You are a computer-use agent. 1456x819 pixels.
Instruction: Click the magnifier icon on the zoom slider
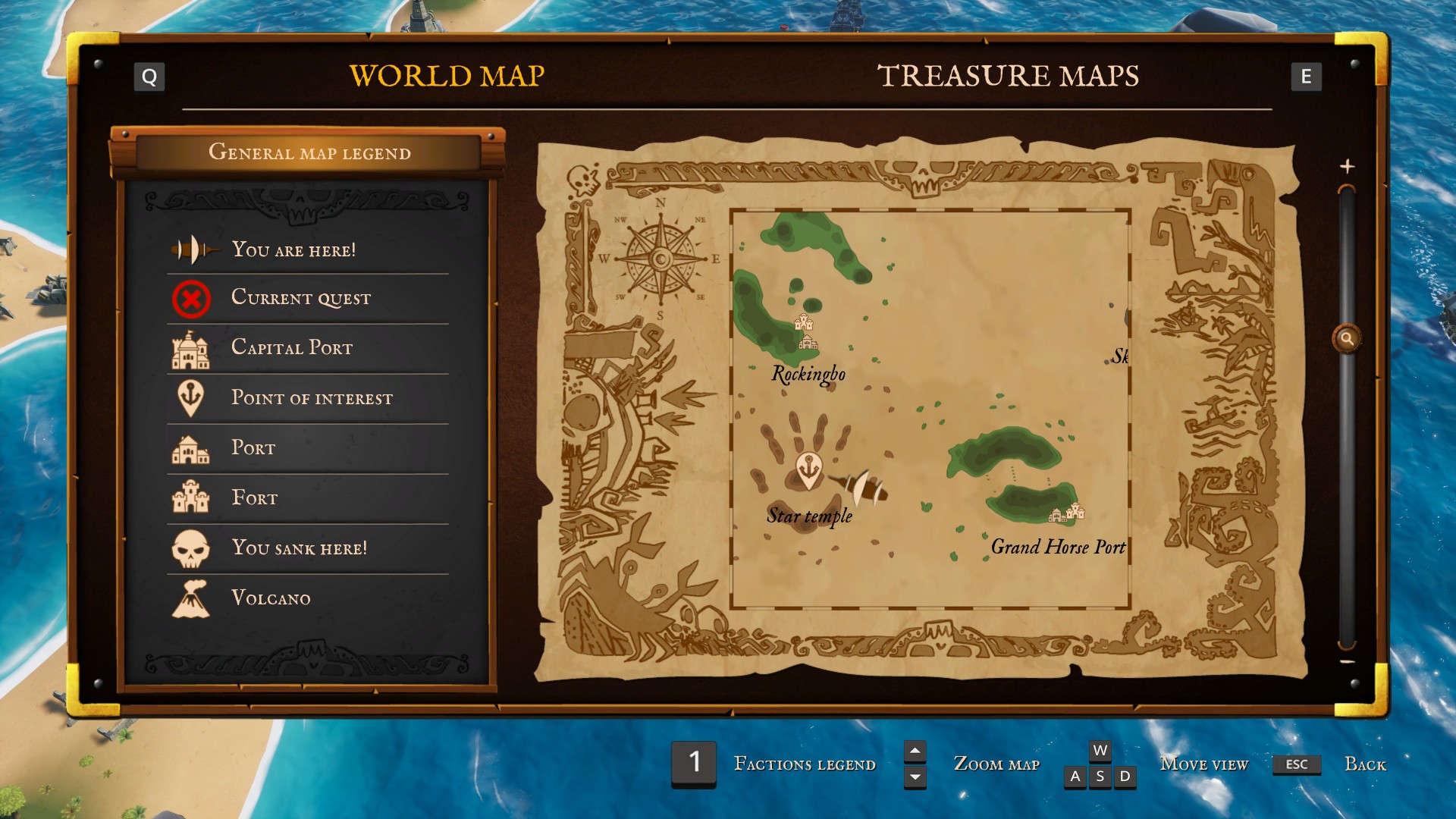1348,338
